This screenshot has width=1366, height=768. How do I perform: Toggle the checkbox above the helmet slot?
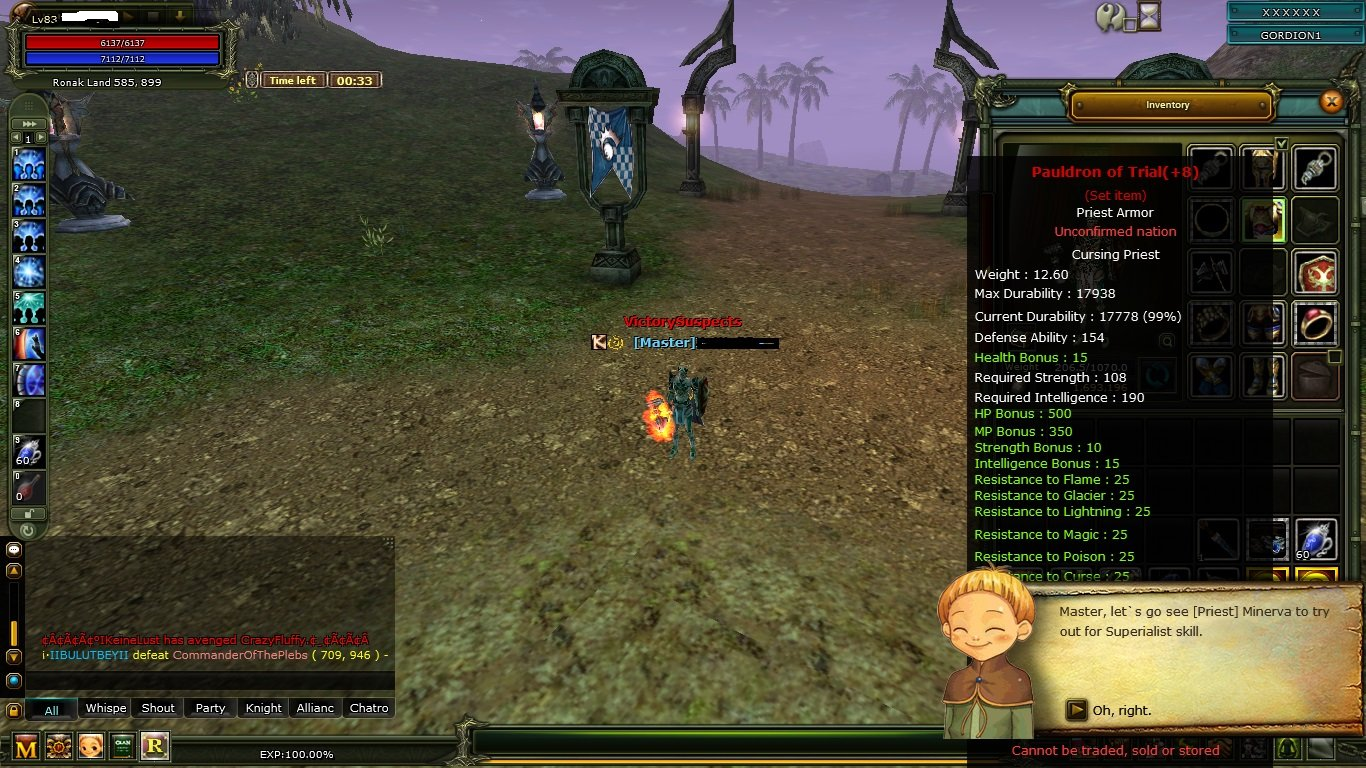(x=1281, y=144)
